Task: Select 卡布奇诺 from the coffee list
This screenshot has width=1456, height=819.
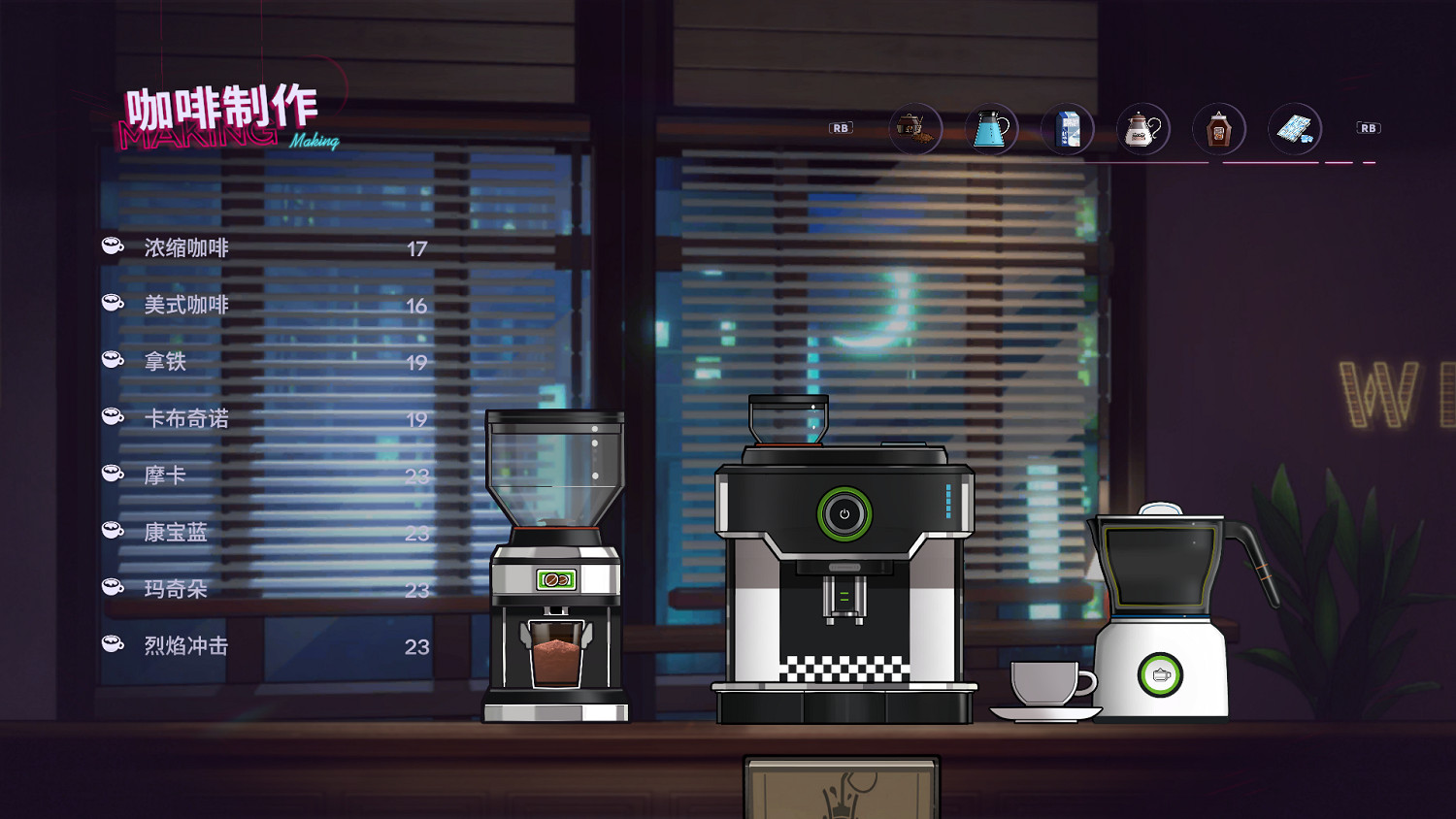Action: [184, 418]
